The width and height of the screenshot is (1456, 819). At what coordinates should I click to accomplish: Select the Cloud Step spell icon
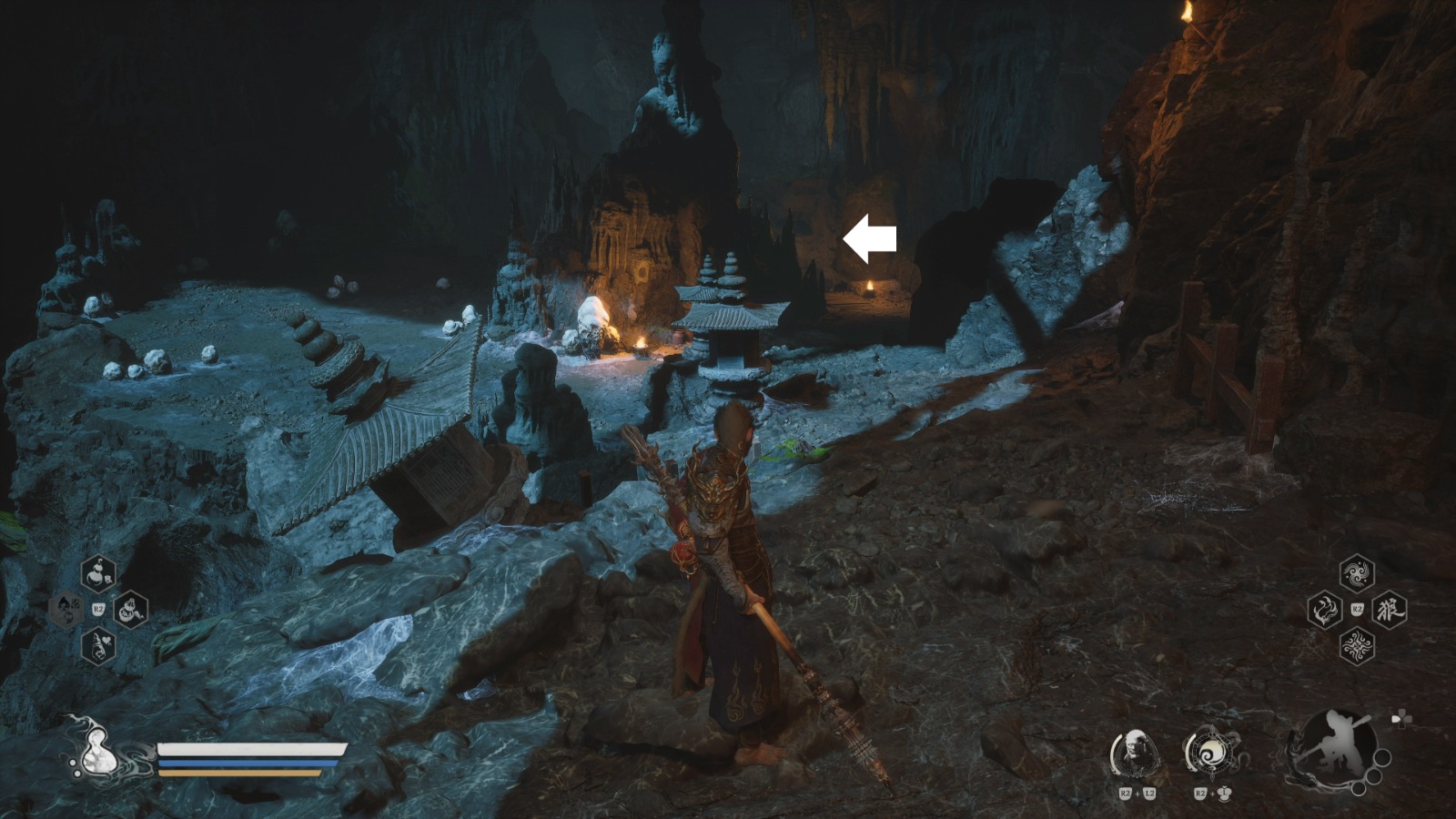tap(1357, 573)
